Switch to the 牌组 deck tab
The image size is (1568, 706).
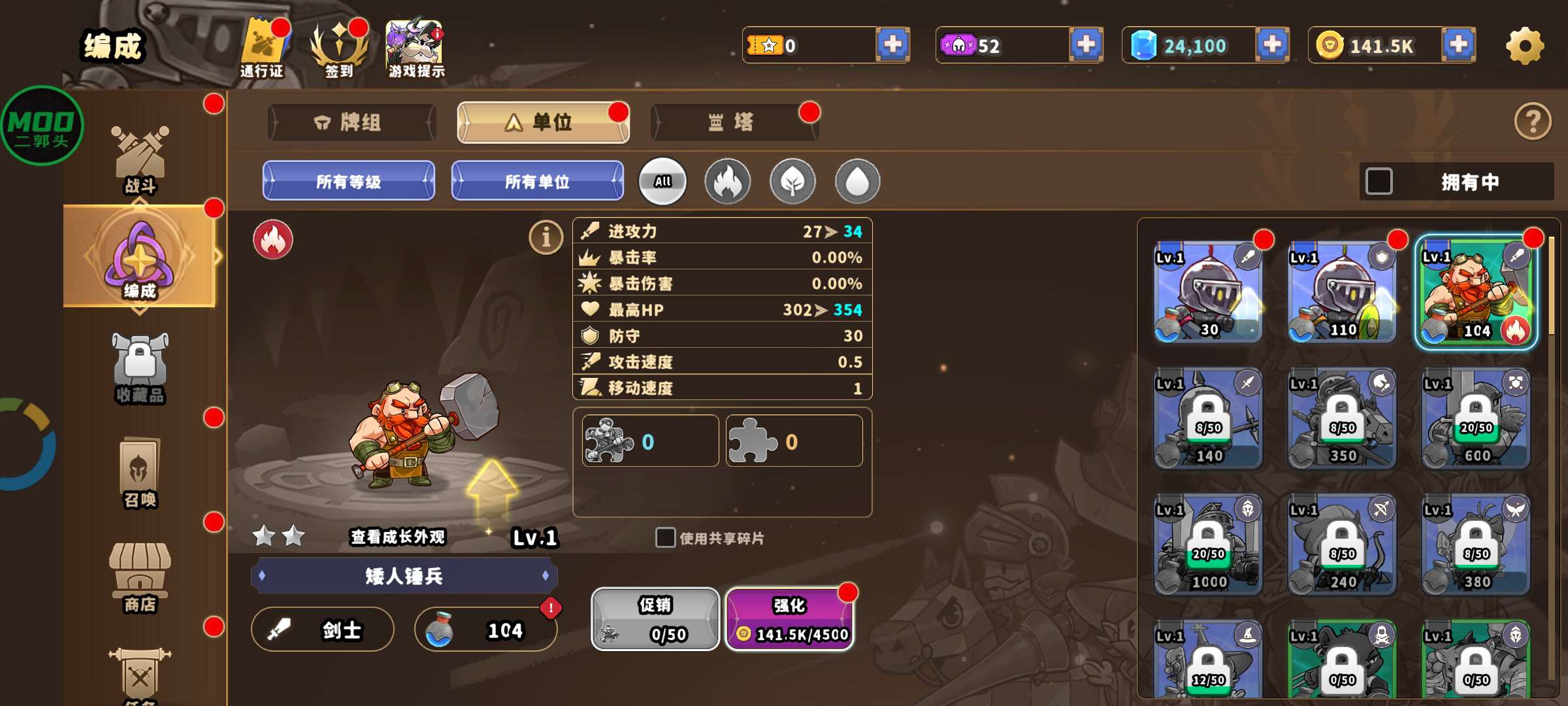click(351, 122)
